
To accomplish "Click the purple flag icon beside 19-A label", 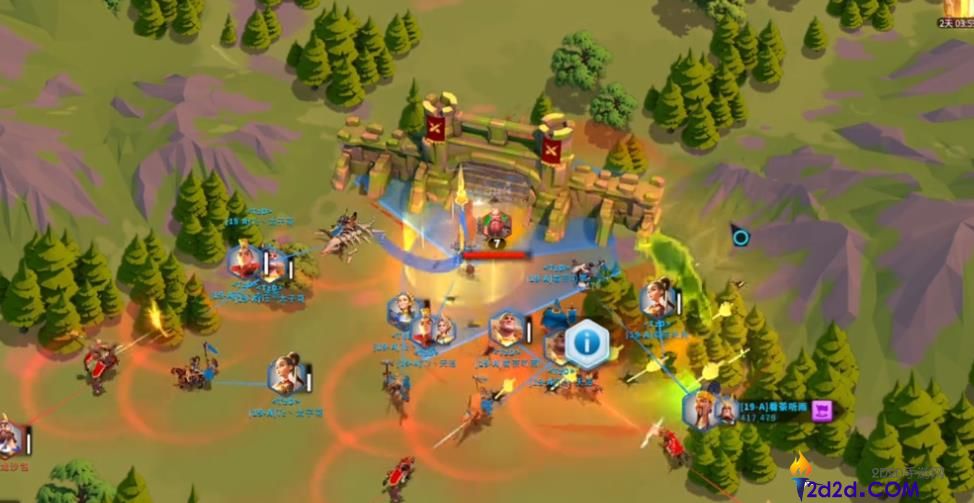I will point(822,409).
